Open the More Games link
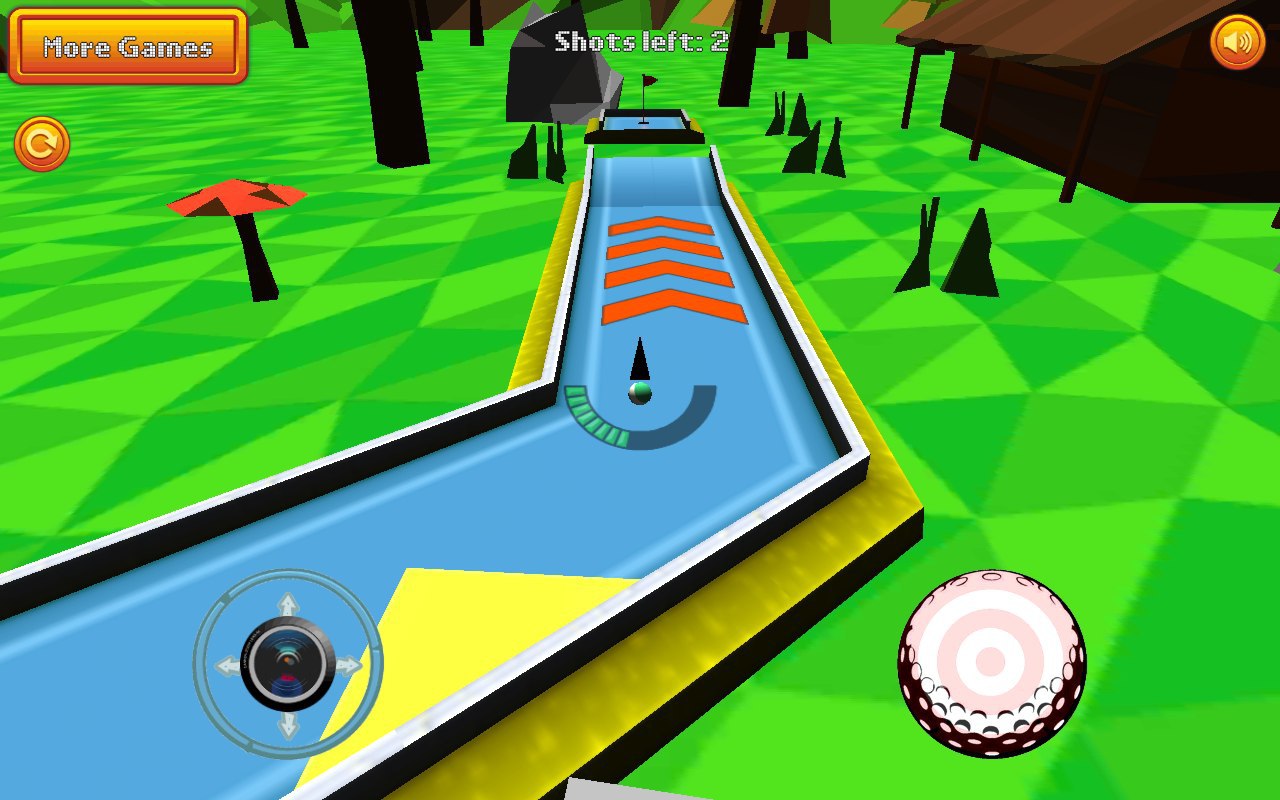This screenshot has width=1280, height=800. click(x=128, y=46)
